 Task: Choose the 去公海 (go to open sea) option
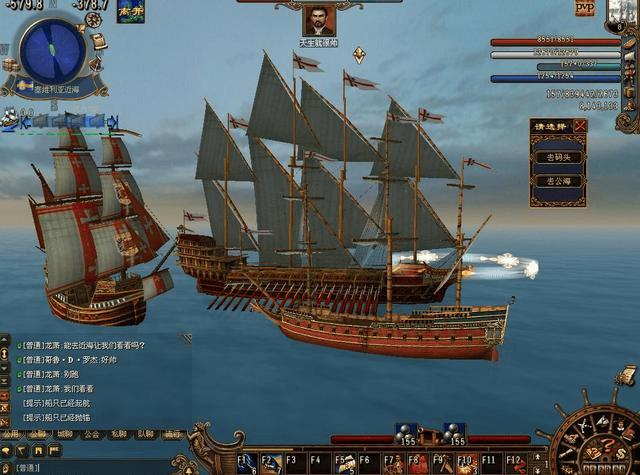[x=557, y=181]
